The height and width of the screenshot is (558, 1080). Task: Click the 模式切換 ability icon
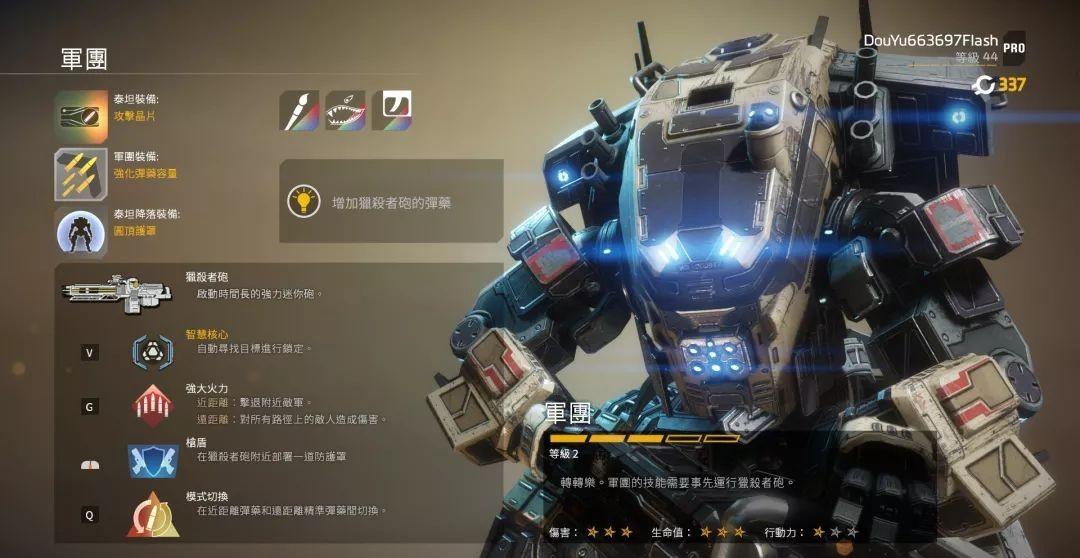tap(152, 515)
